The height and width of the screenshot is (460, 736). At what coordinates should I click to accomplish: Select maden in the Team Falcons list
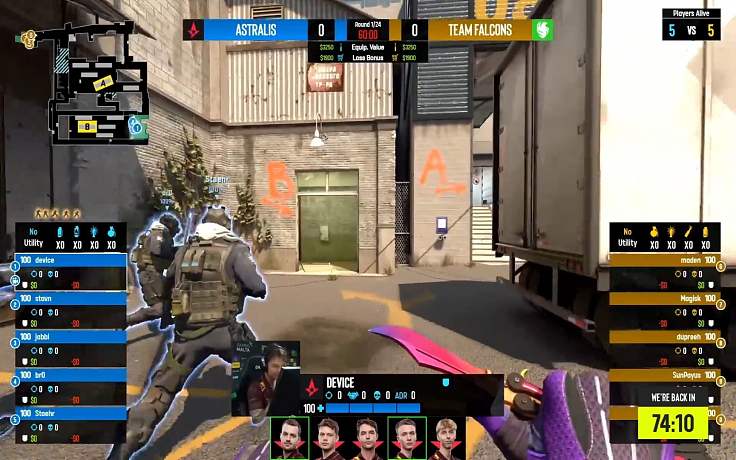tap(666, 260)
